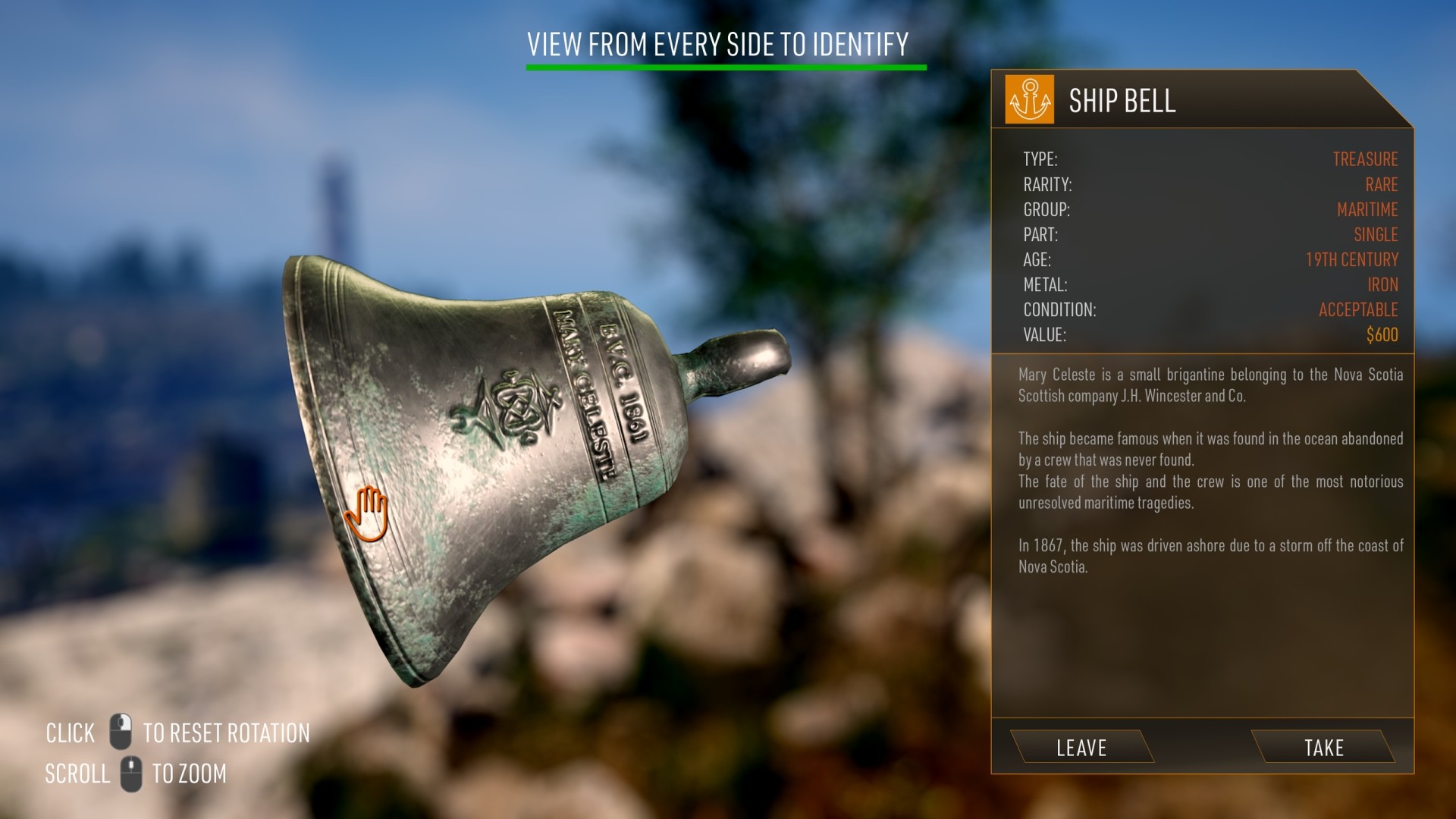Click the IRON metal value
1456x819 pixels.
click(x=1385, y=285)
